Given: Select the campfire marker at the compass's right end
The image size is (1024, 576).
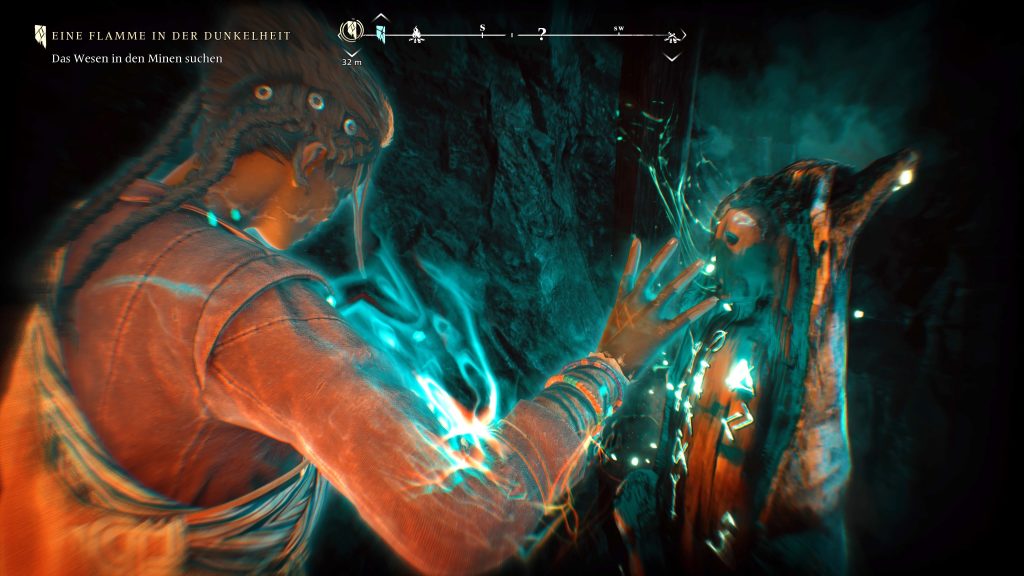Looking at the screenshot, I should click(x=673, y=36).
